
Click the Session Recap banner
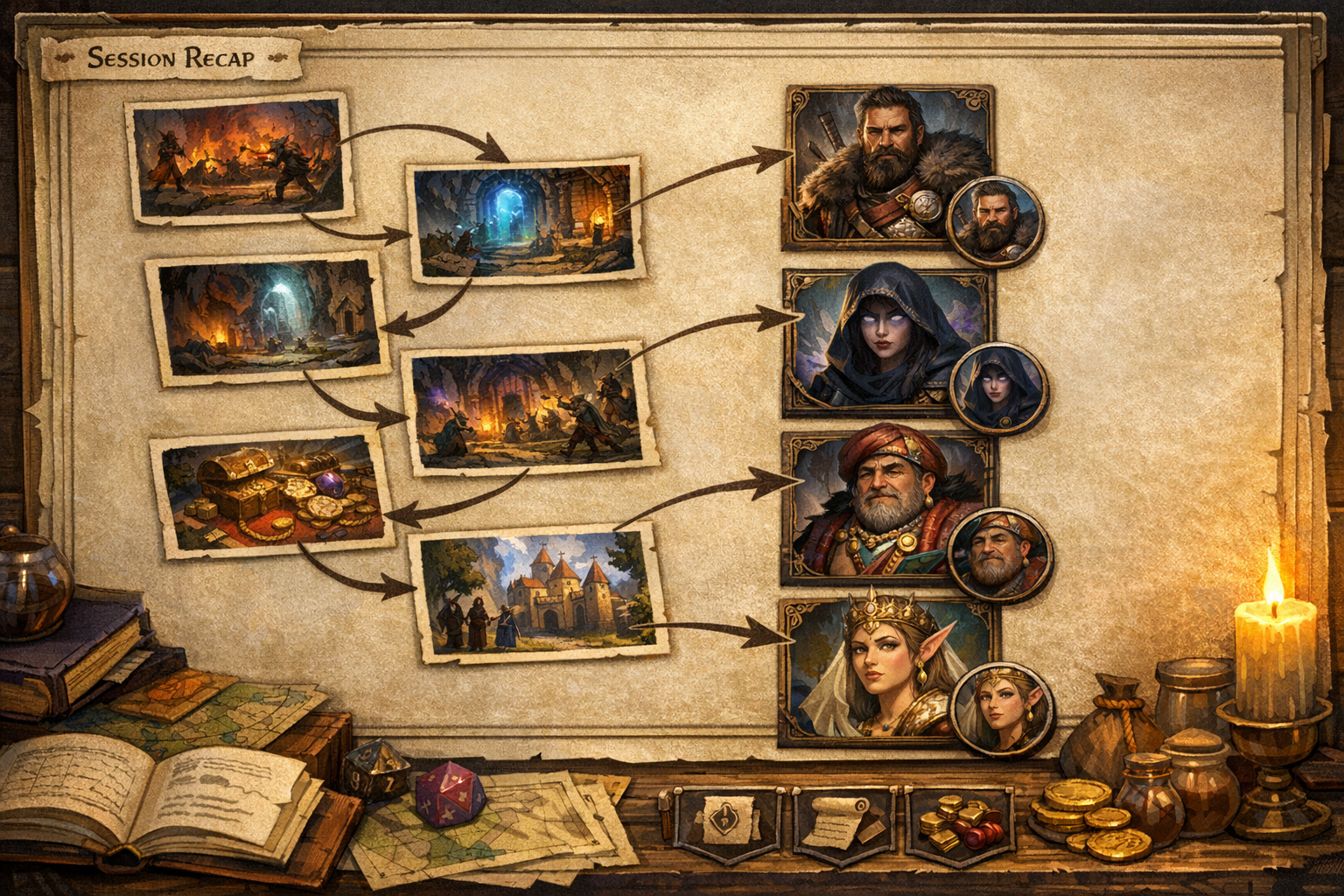click(x=171, y=57)
